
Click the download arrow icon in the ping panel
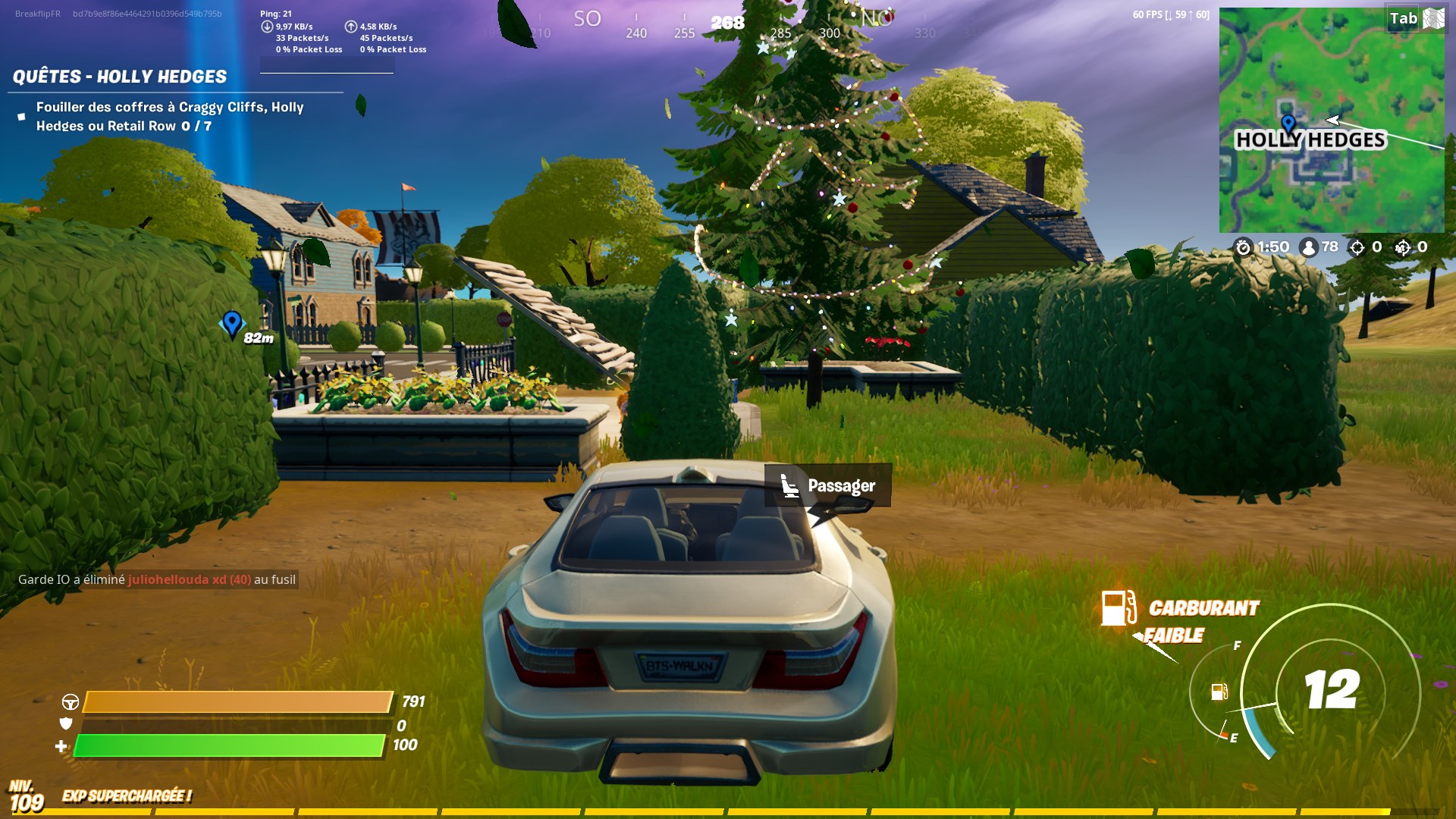coord(267,27)
